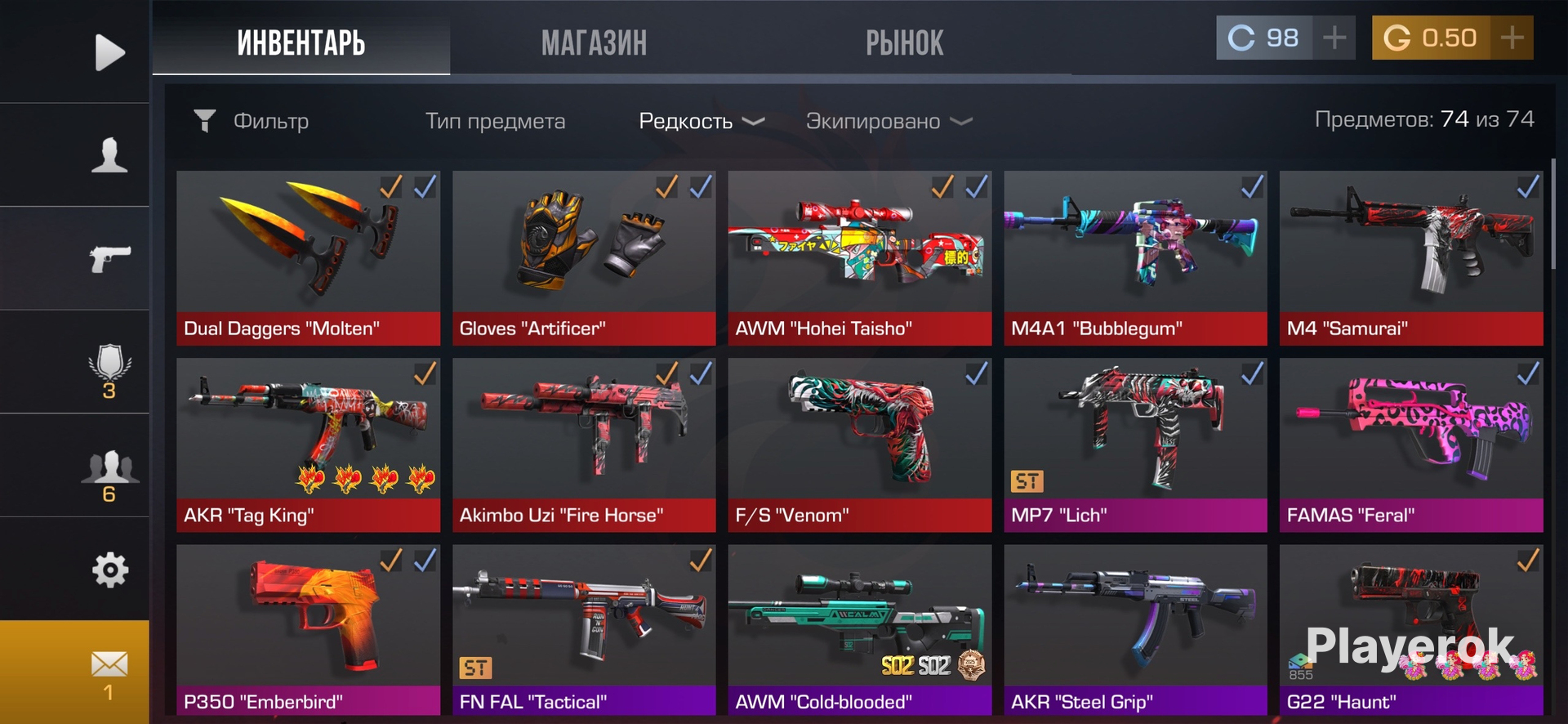Click the play arrow in the sidebar
This screenshot has height=724, width=1568.
(109, 52)
